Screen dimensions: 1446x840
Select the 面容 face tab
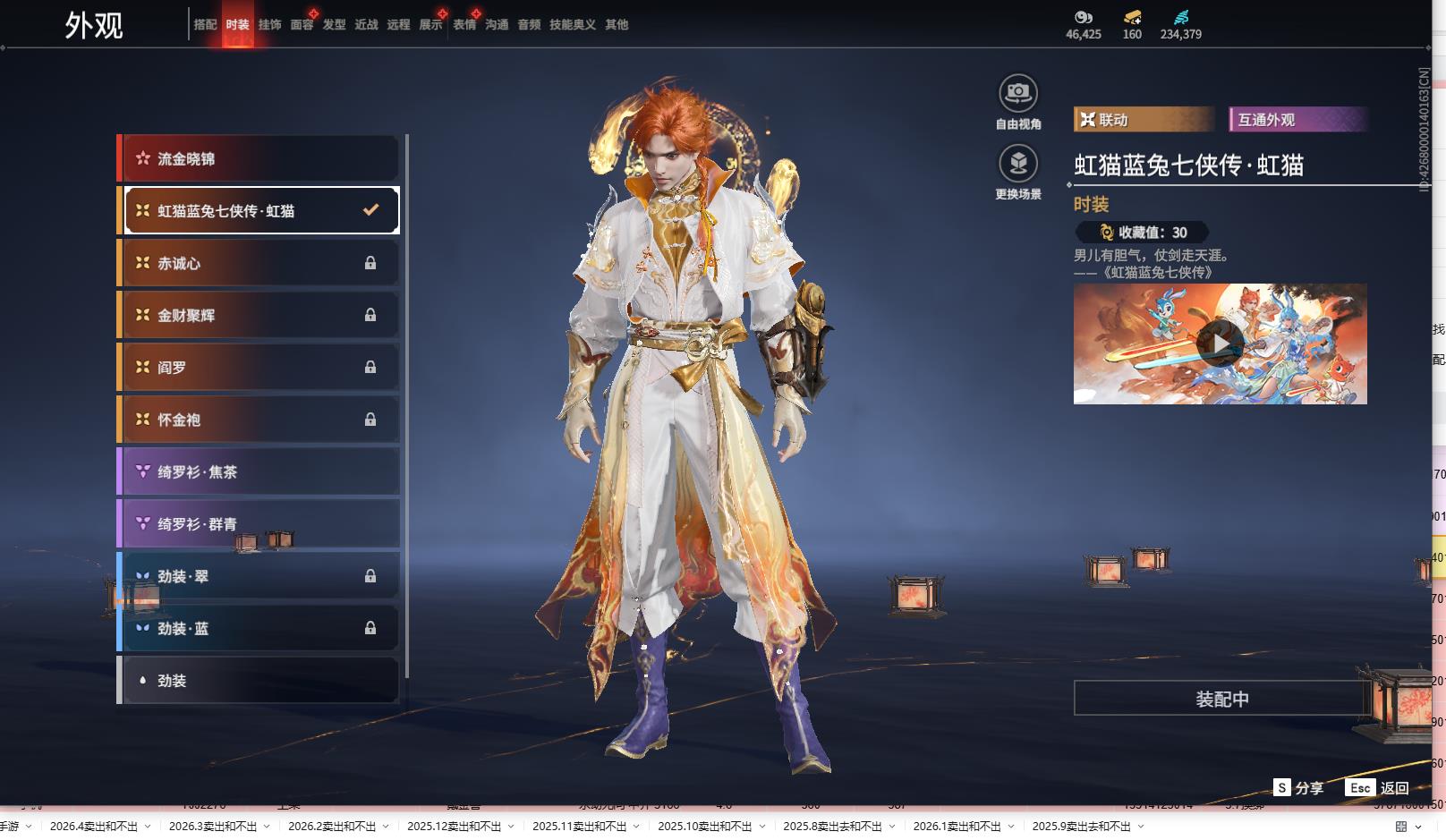(302, 25)
